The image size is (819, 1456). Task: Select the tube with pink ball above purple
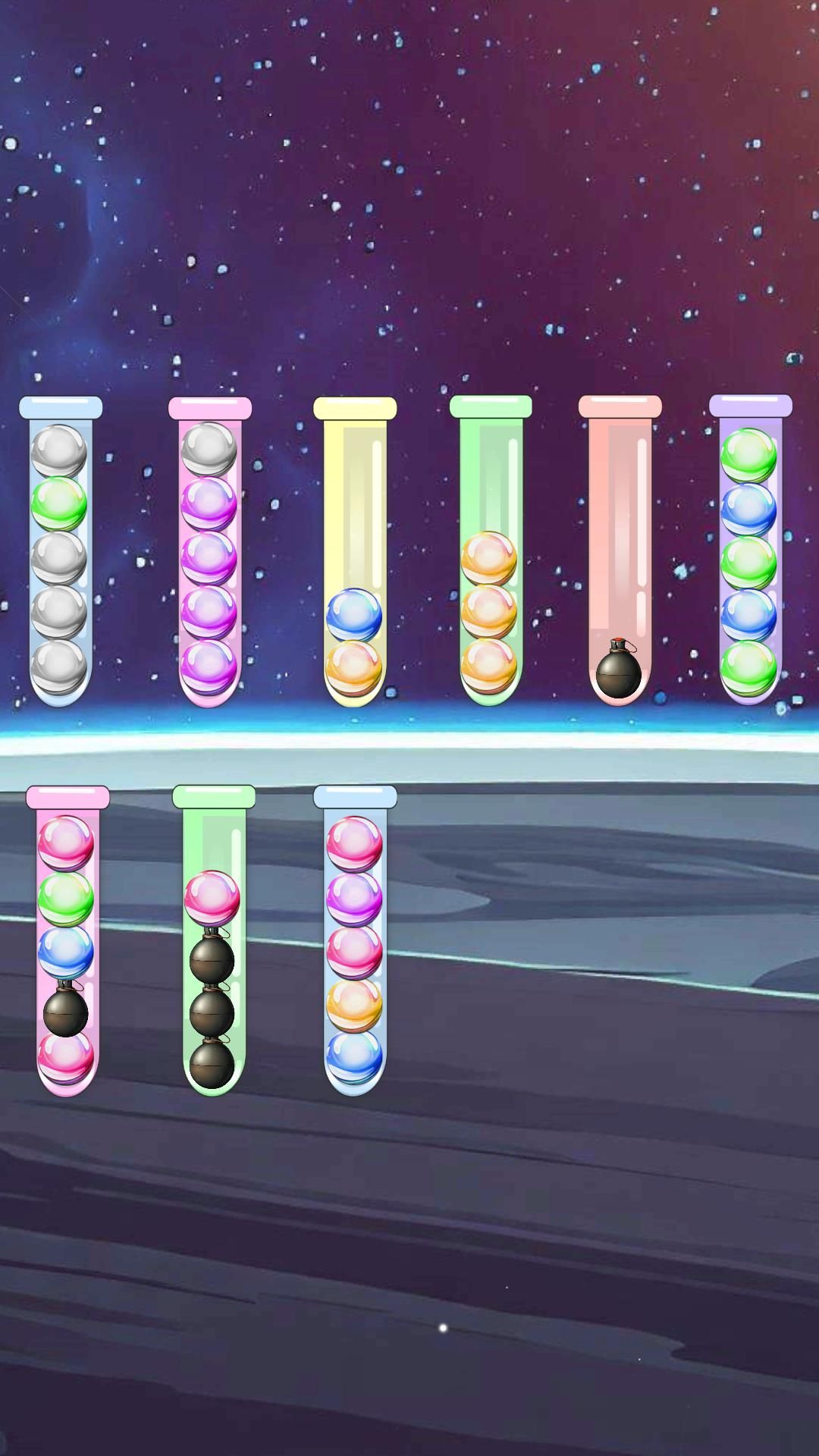tap(355, 944)
